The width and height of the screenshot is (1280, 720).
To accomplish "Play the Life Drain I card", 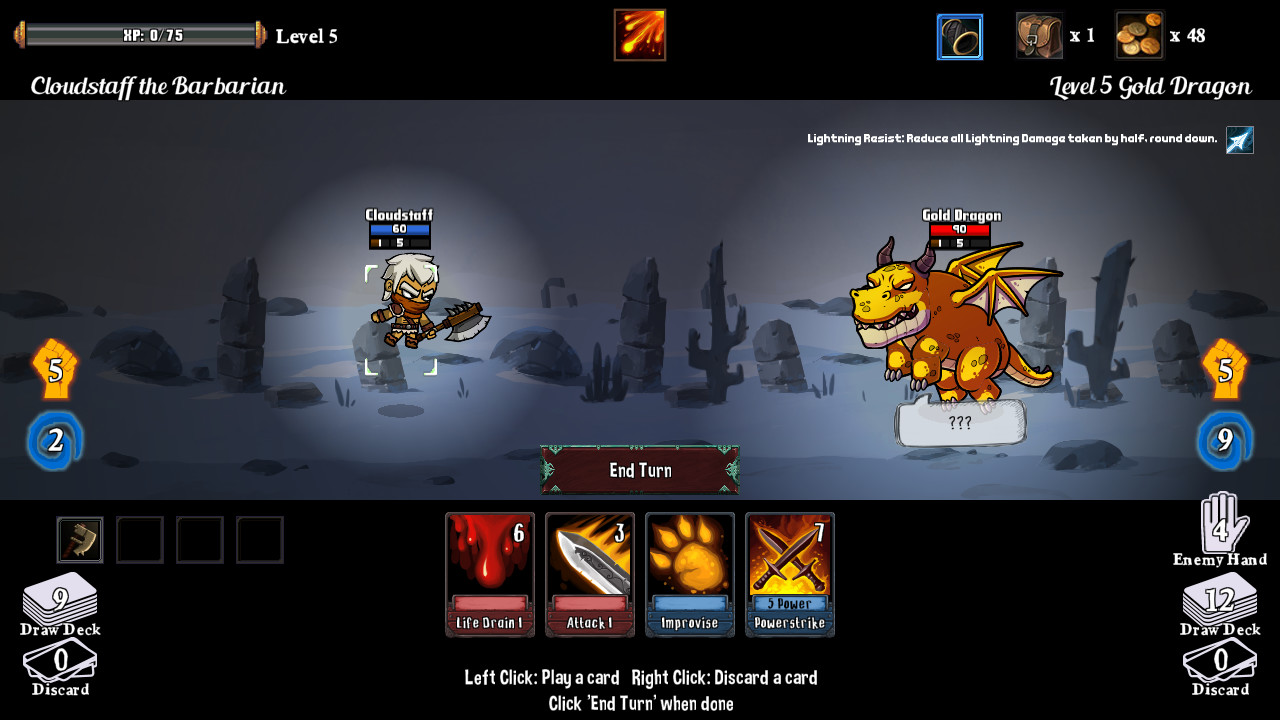I will tap(489, 574).
